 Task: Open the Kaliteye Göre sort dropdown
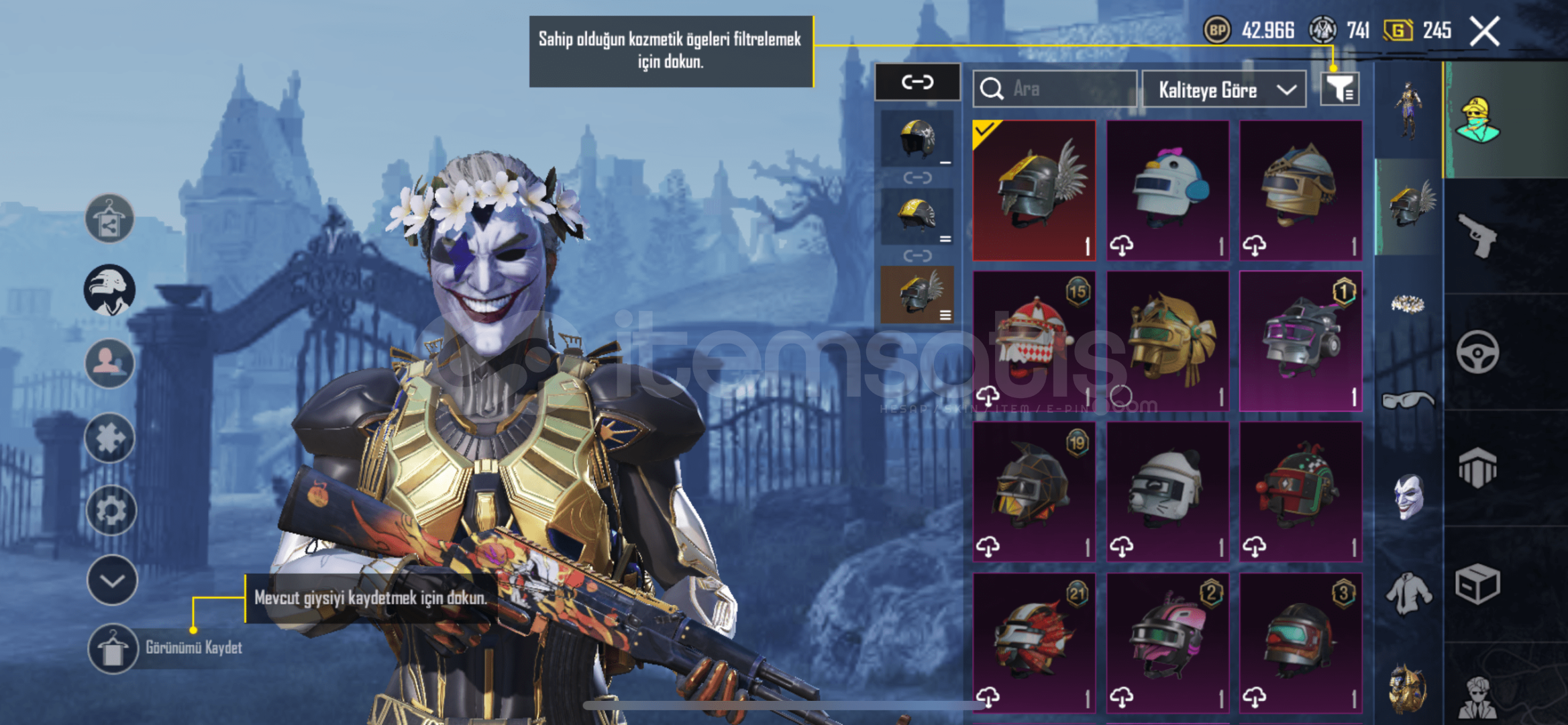(1224, 90)
